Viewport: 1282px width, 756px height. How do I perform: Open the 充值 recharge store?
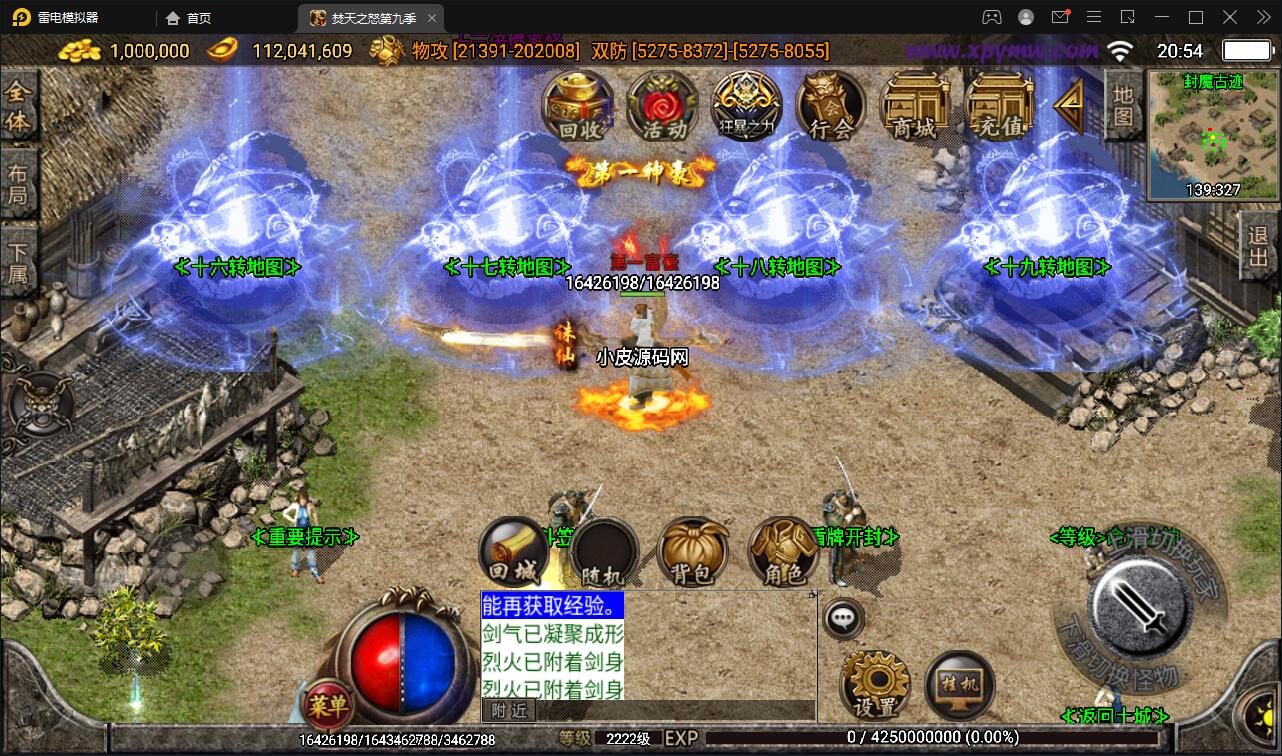tap(999, 105)
